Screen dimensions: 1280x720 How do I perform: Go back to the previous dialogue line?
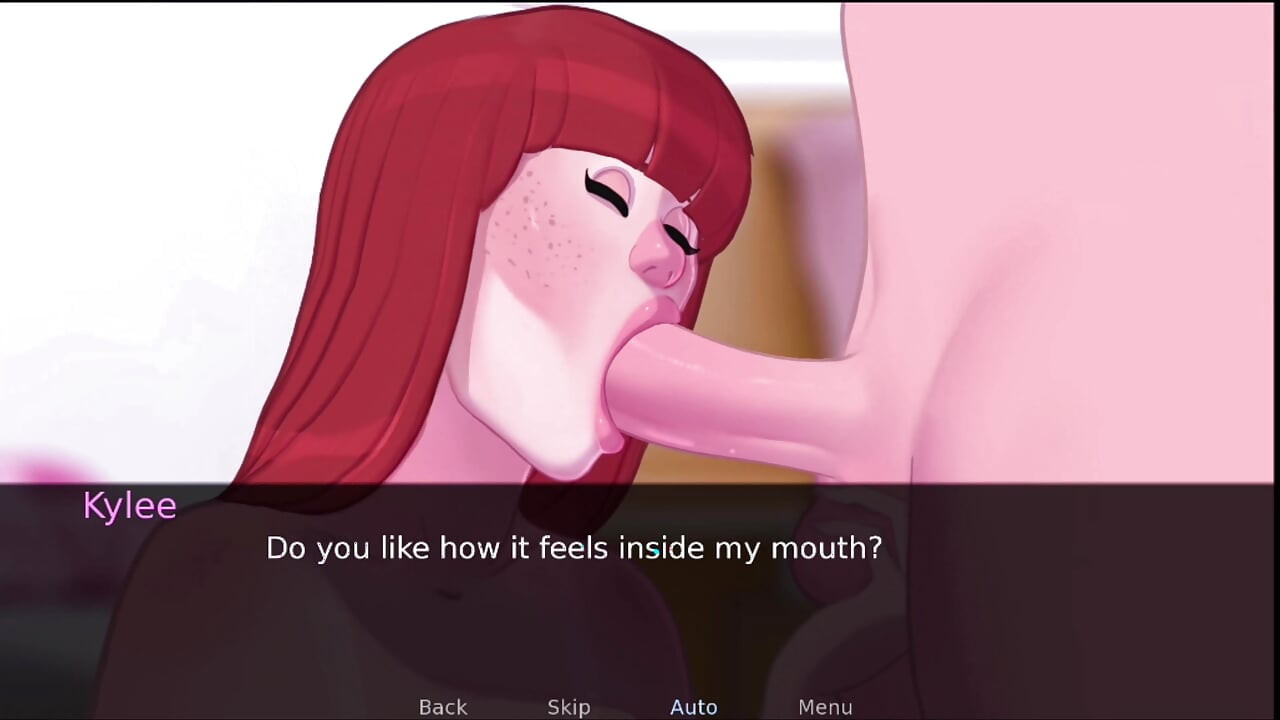[x=442, y=706]
